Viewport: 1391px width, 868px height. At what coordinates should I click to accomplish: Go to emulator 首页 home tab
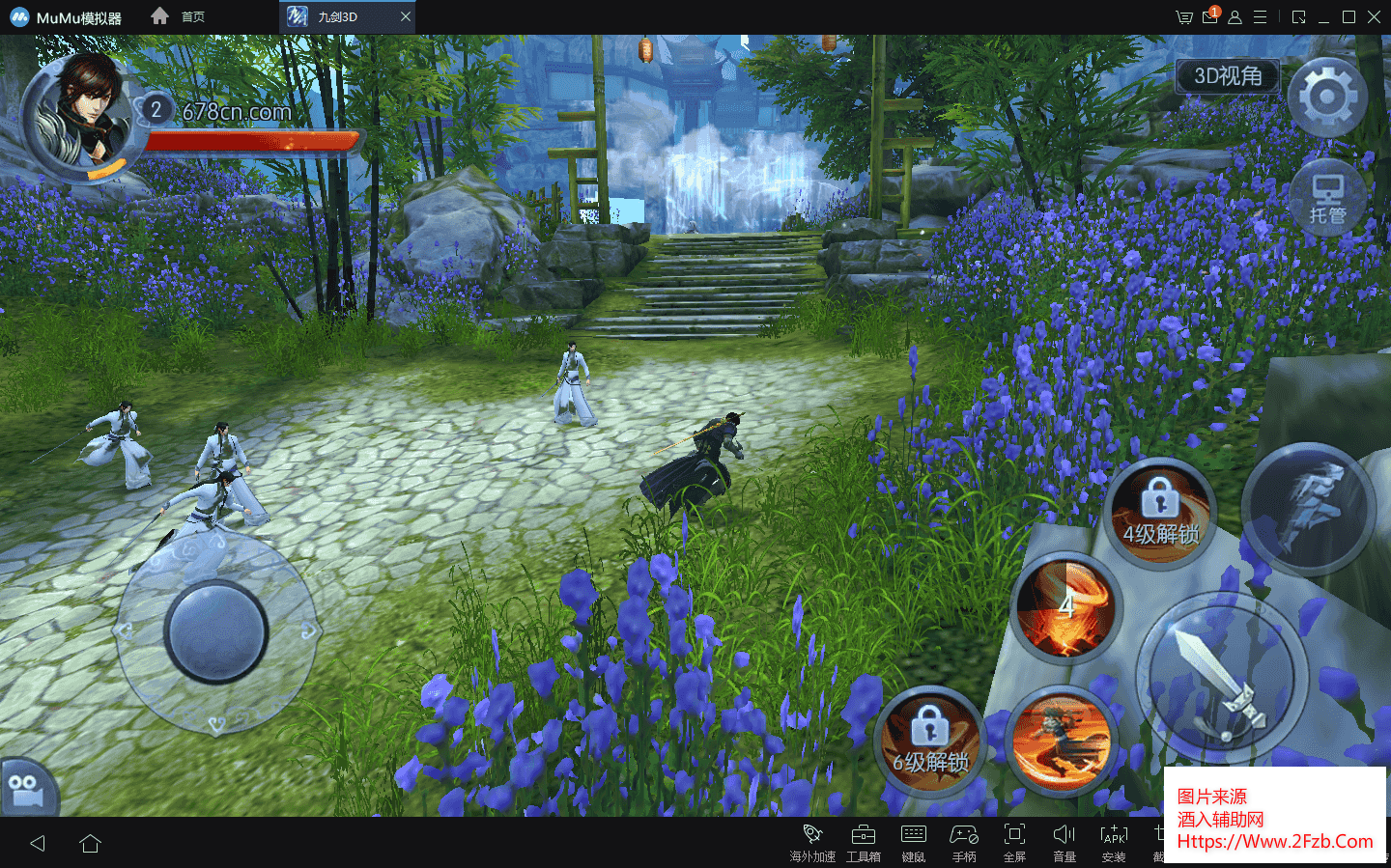pyautogui.click(x=179, y=16)
